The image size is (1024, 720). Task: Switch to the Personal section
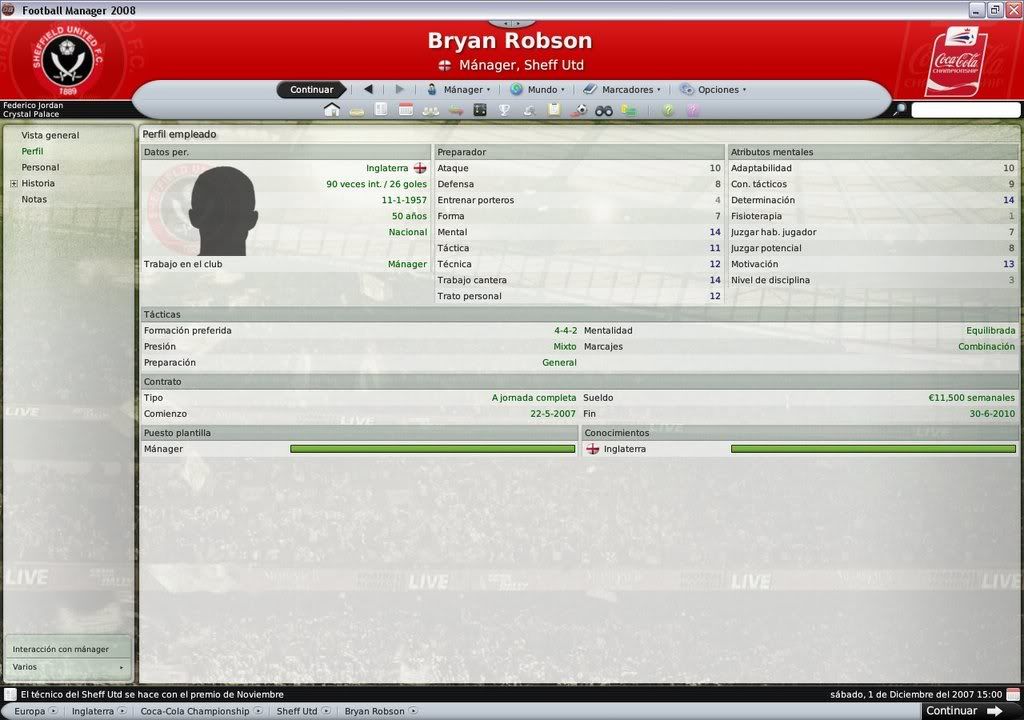(x=40, y=167)
